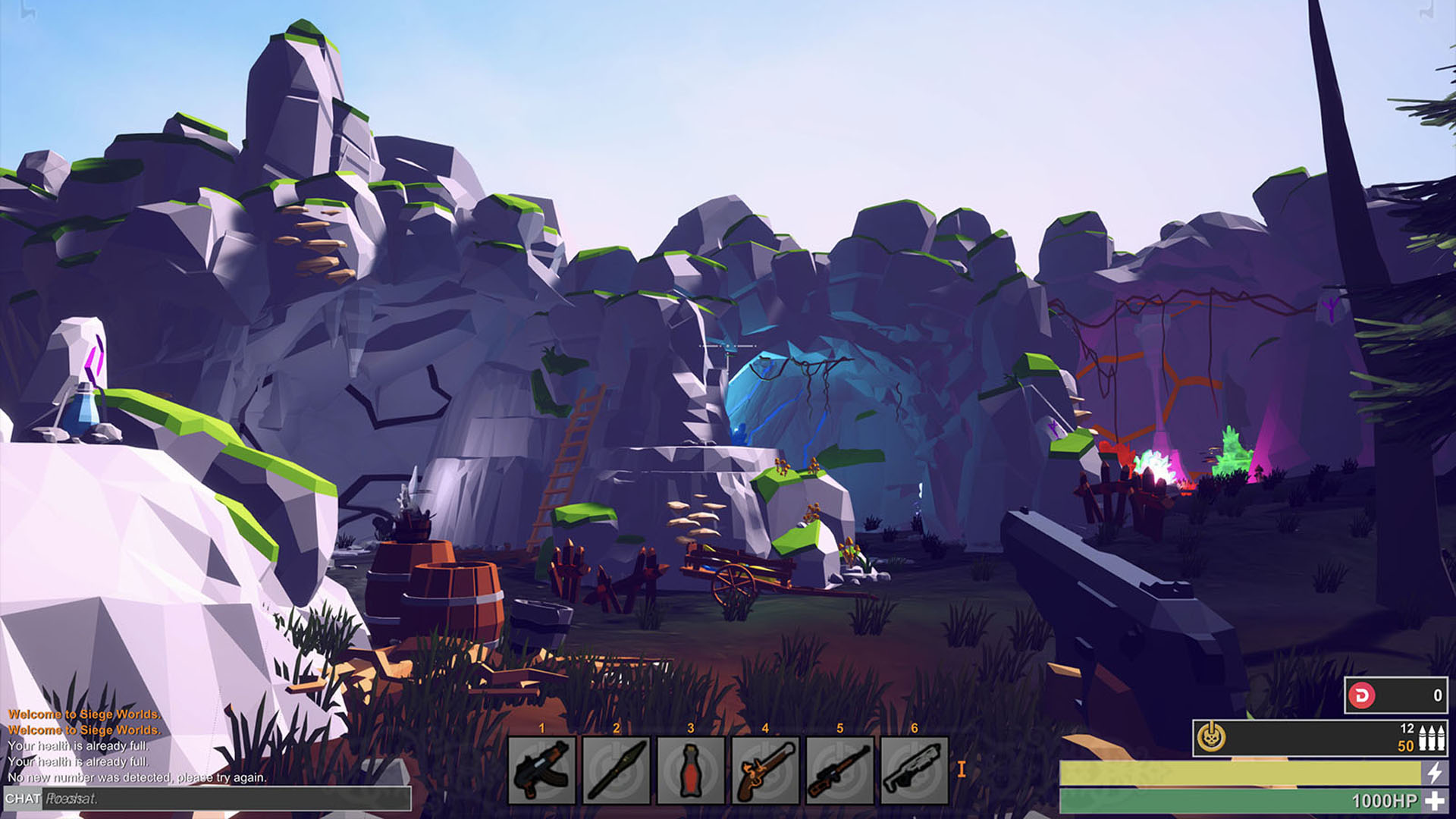Image resolution: width=1456 pixels, height=819 pixels.
Task: Choose the rocket launcher in slot 2
Action: tap(616, 770)
